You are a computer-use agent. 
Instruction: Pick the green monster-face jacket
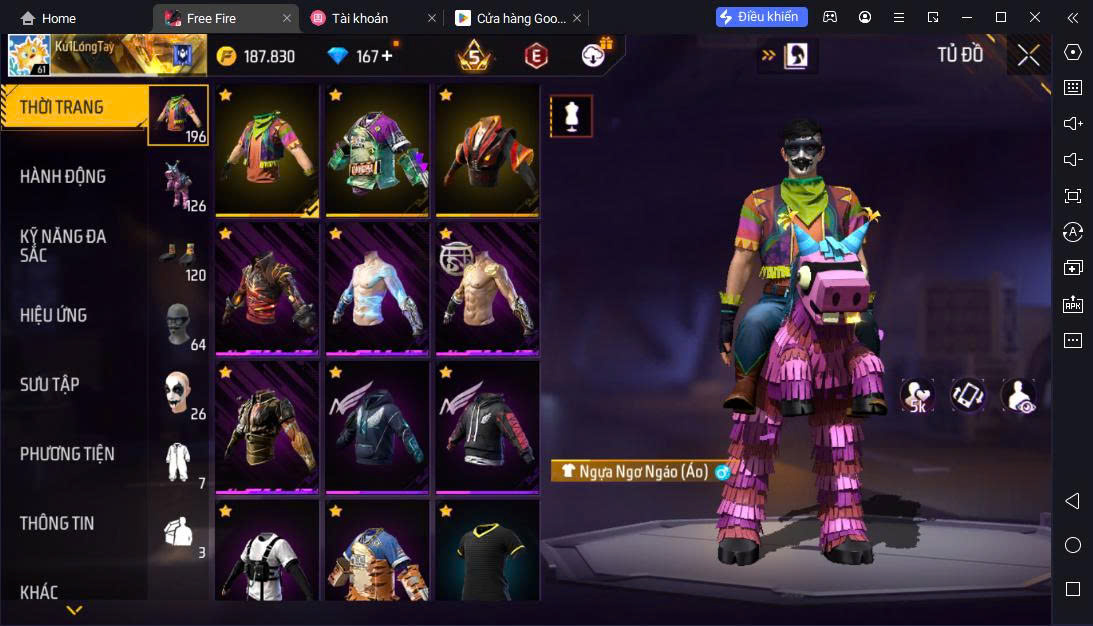(376, 150)
